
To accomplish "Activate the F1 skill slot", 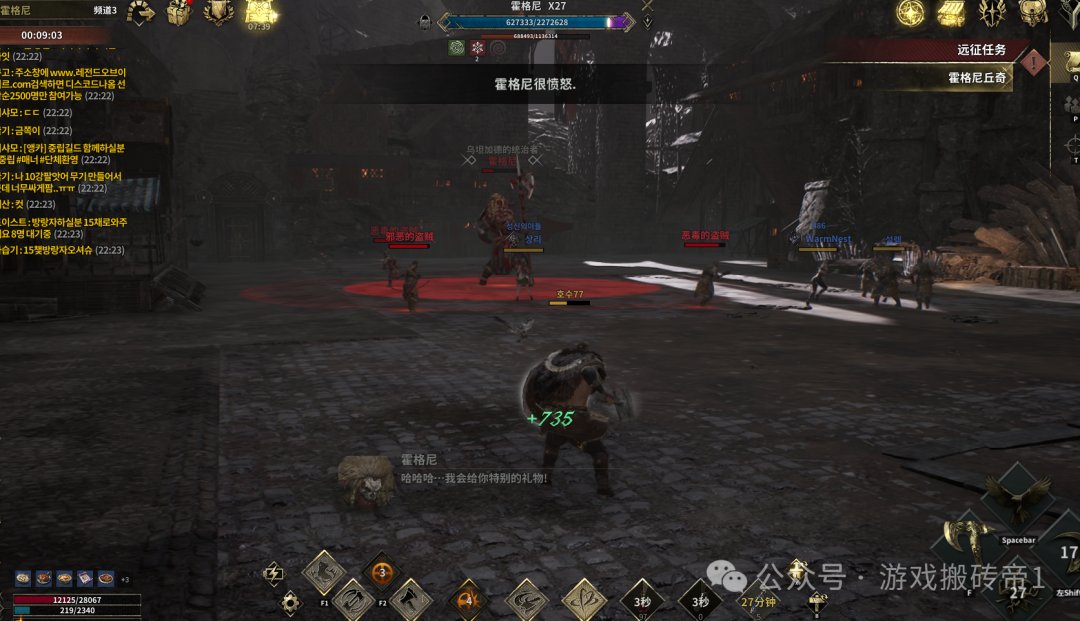I will tap(323, 573).
